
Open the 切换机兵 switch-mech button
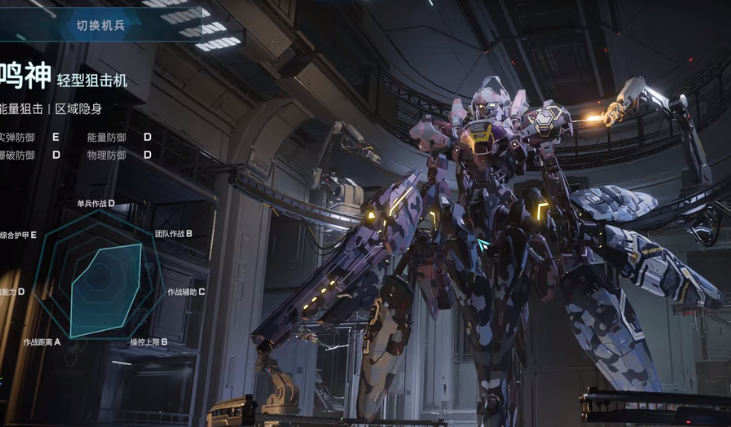(x=102, y=25)
